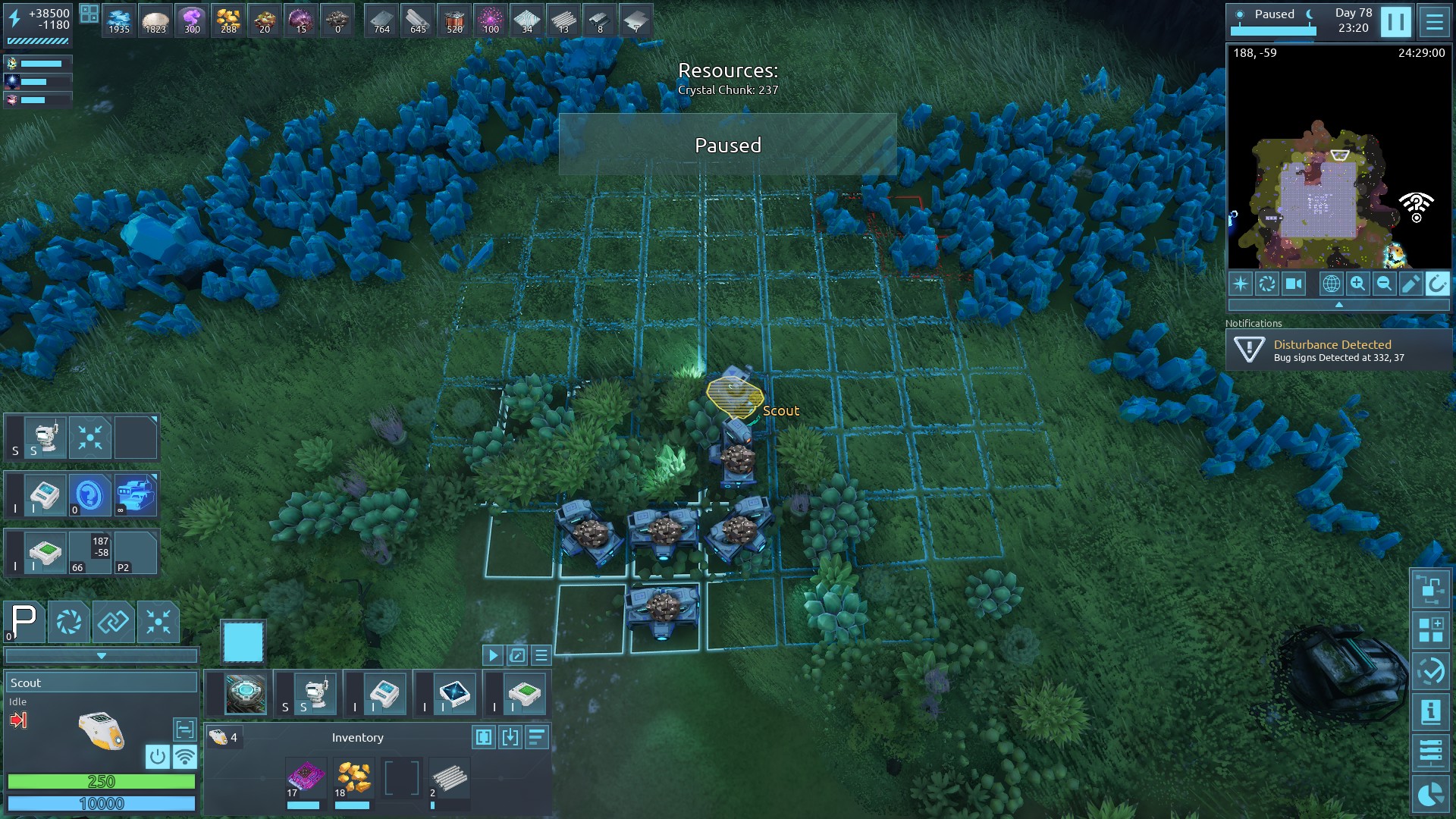Select the purple circuit board inventory slot

coord(306,779)
